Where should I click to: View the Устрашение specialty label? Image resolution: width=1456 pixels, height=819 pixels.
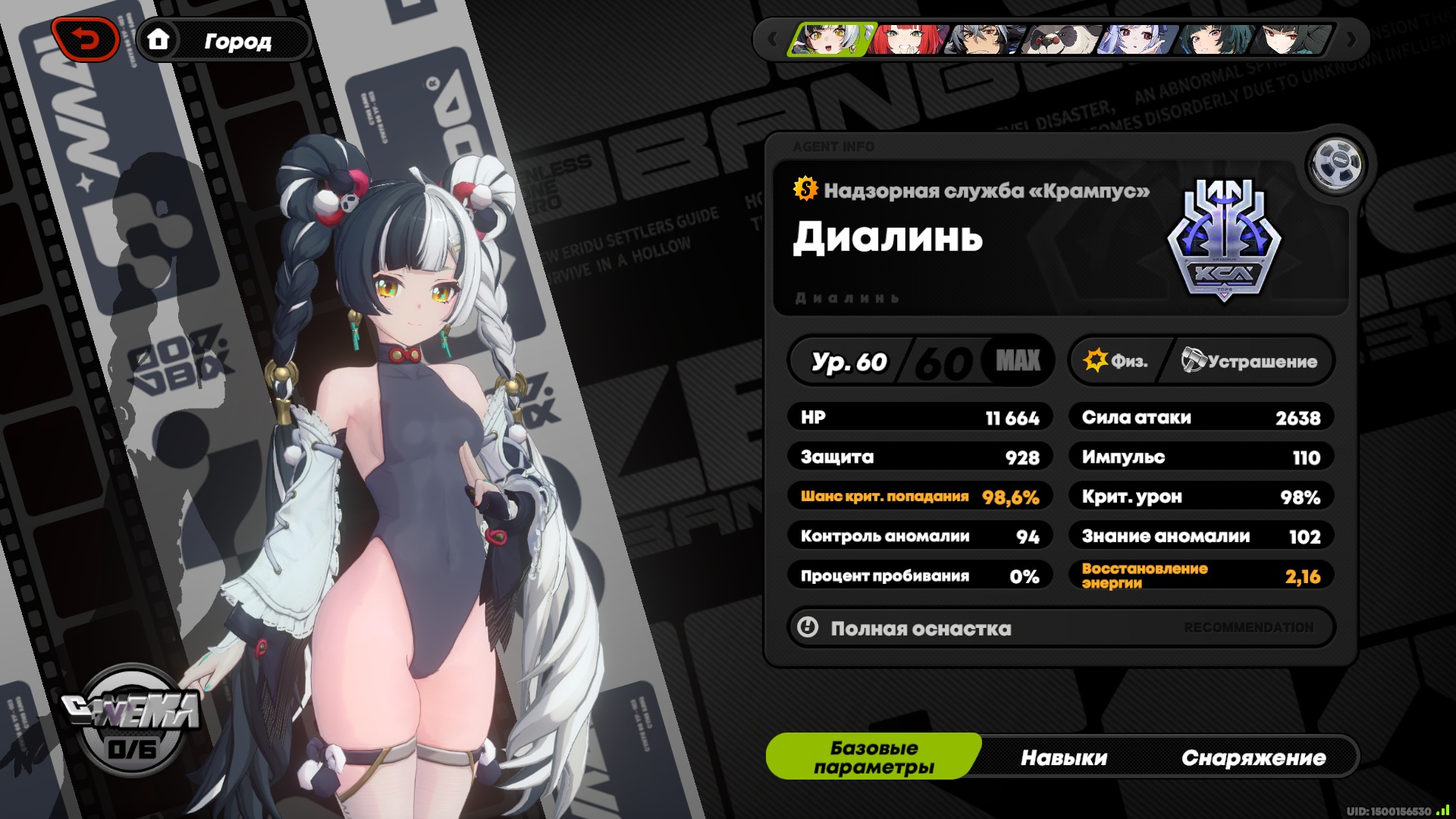point(1250,361)
